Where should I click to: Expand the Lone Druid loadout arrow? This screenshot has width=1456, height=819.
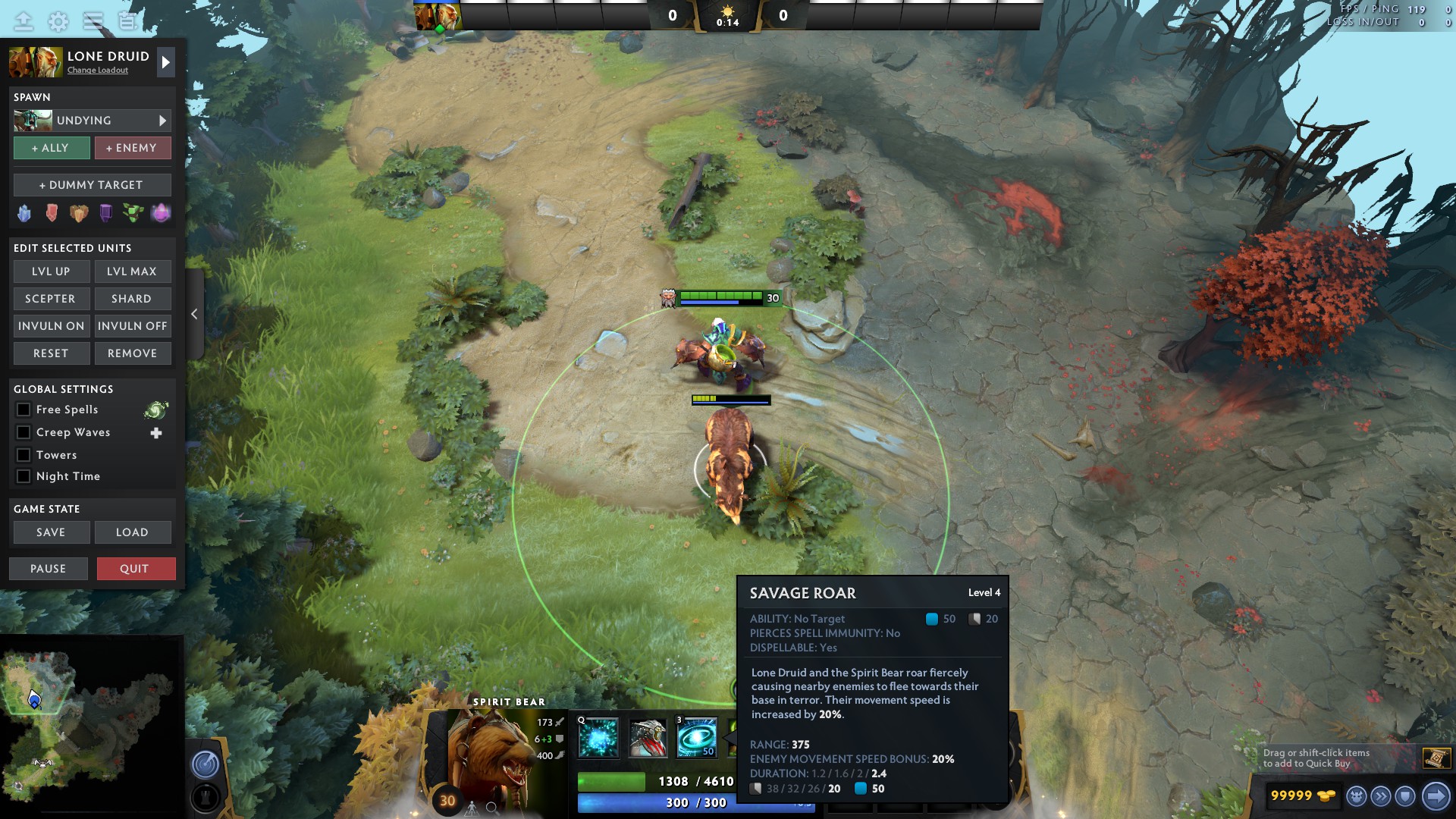click(x=165, y=61)
